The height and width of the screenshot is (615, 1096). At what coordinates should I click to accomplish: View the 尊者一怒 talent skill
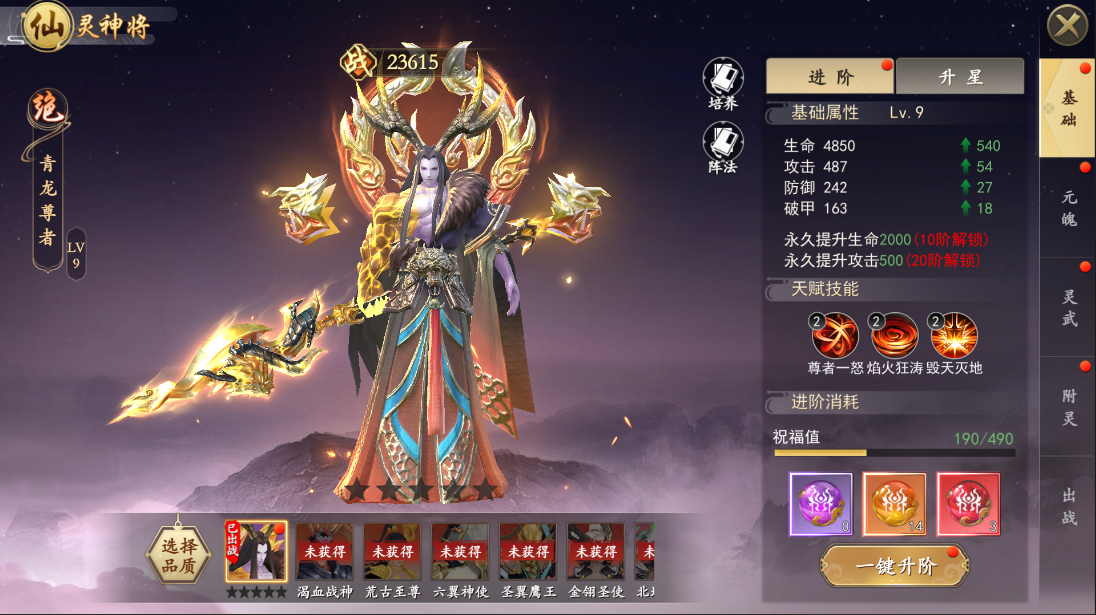(835, 337)
